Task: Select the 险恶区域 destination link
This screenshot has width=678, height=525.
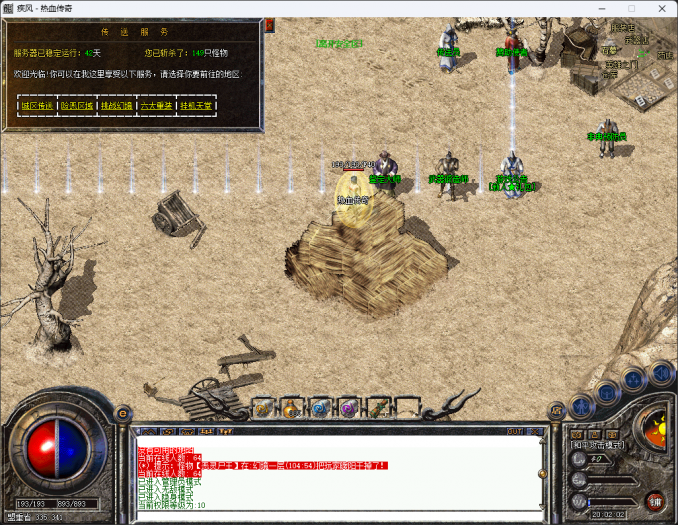Action: click(77, 104)
